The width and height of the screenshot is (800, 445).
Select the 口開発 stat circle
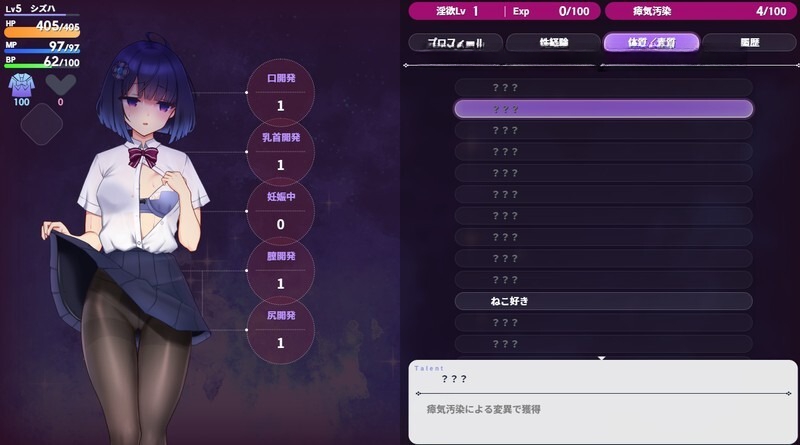click(x=280, y=92)
